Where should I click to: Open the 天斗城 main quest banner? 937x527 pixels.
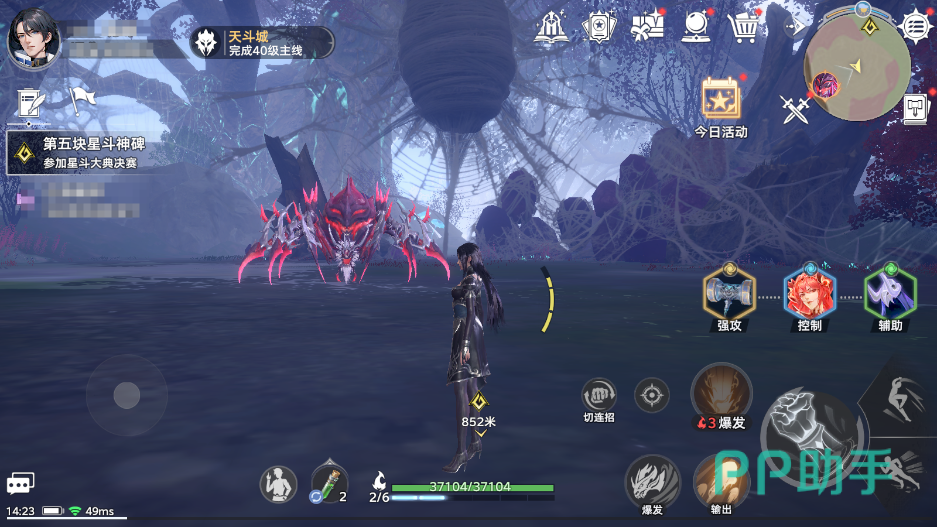[x=262, y=42]
